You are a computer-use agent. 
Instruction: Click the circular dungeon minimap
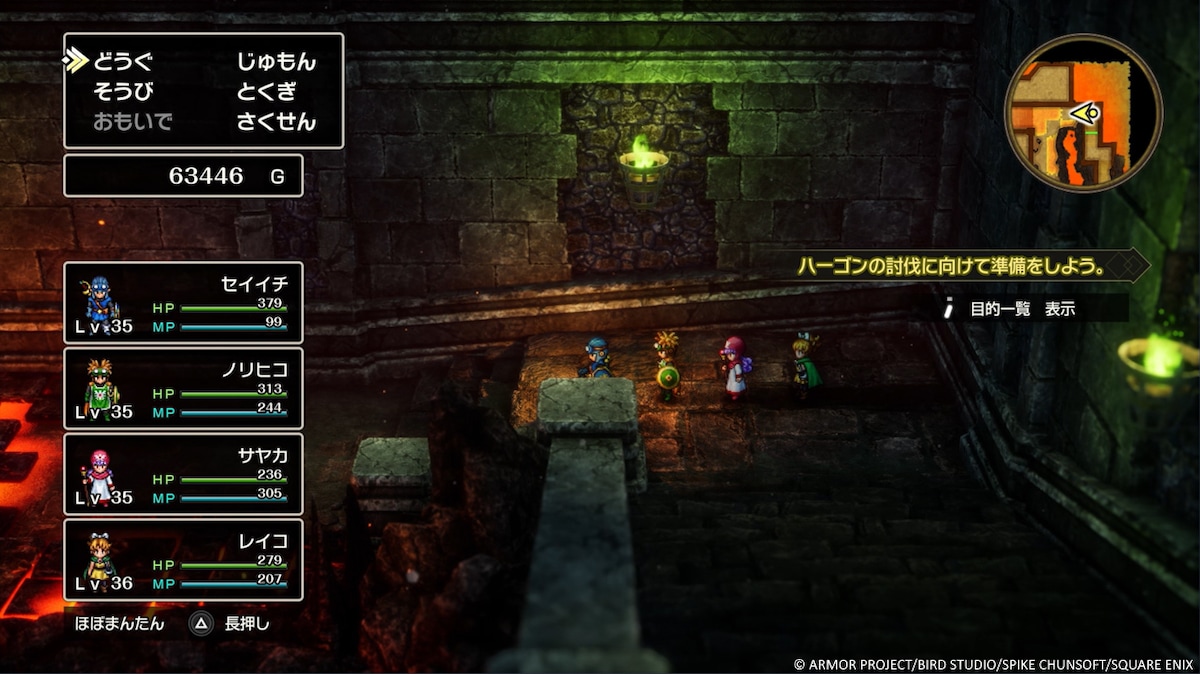coord(1083,113)
